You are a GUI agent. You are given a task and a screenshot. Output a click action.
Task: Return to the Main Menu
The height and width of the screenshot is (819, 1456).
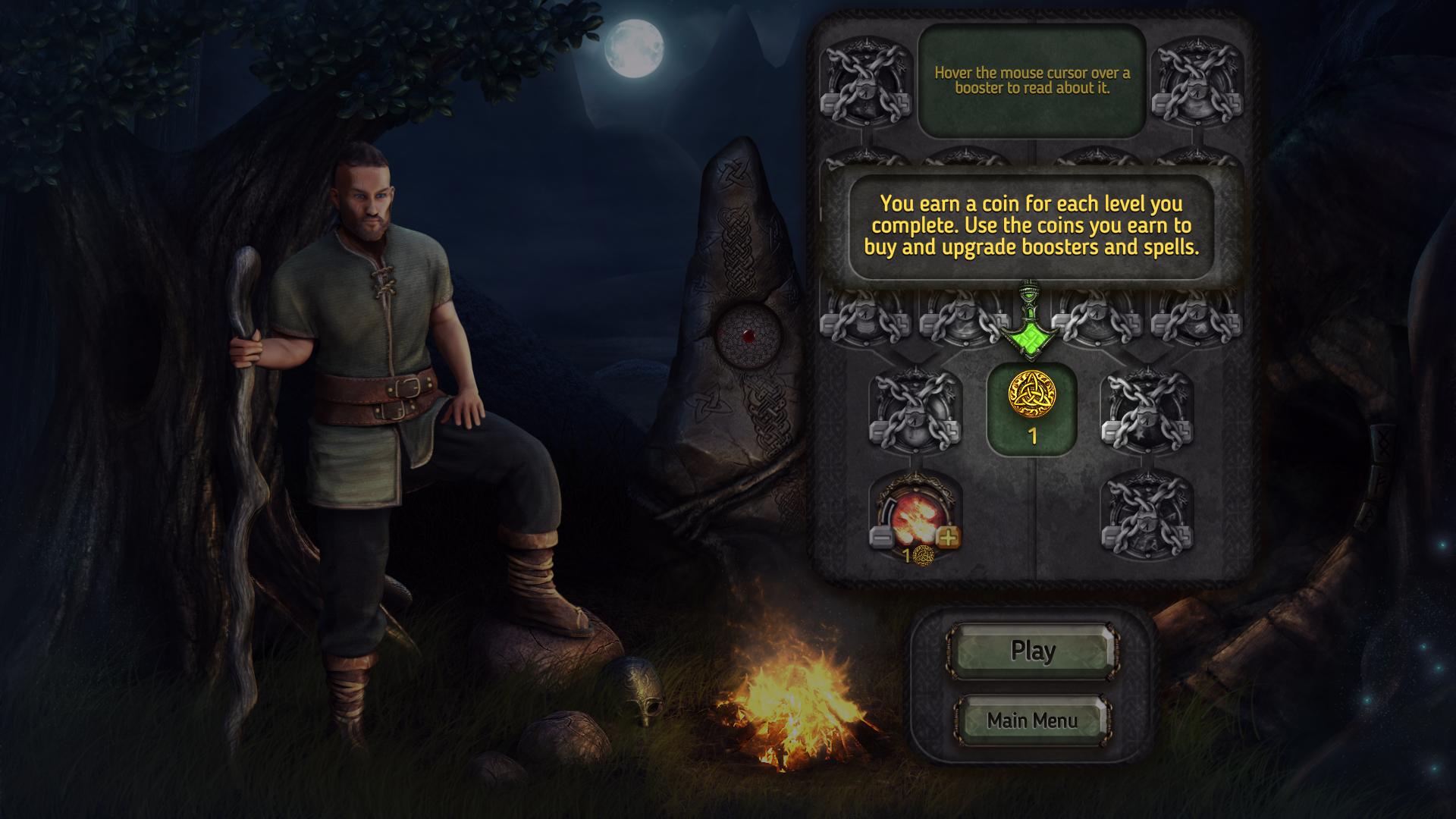pyautogui.click(x=1032, y=720)
